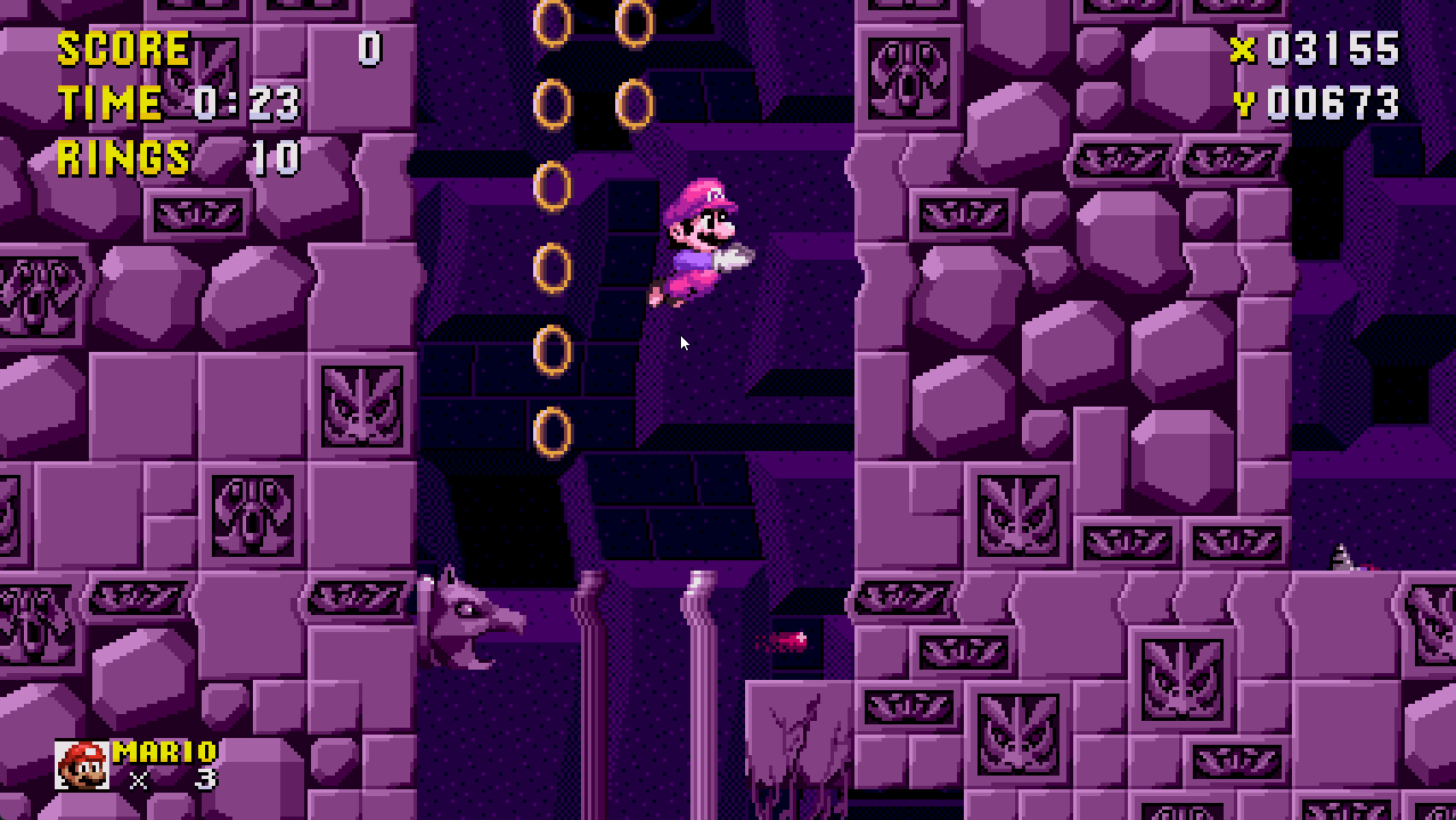Select the TIME counter showing 0:23
The width and height of the screenshot is (1456, 820).
(x=242, y=102)
